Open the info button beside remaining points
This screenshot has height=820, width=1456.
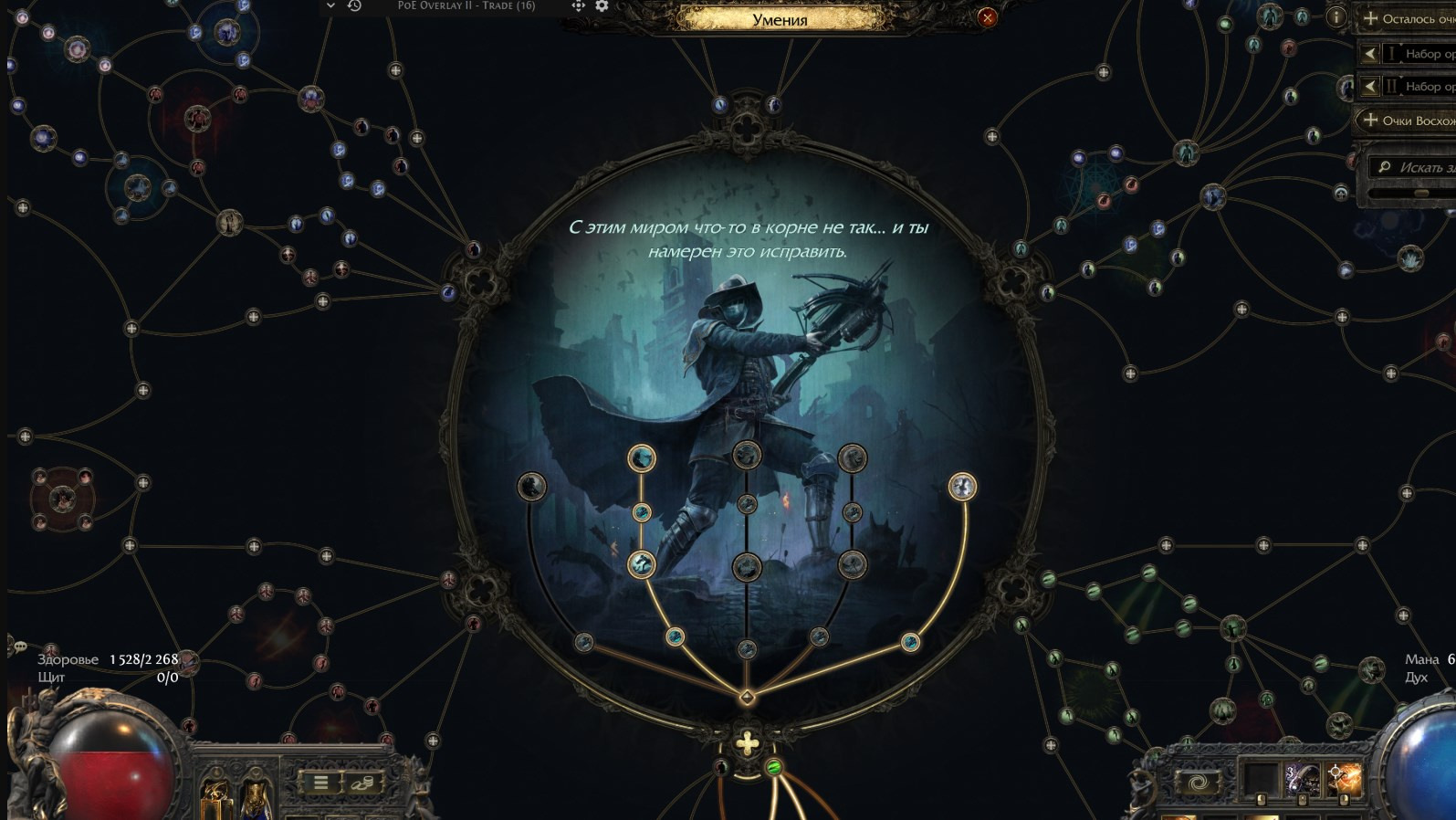click(x=1336, y=16)
